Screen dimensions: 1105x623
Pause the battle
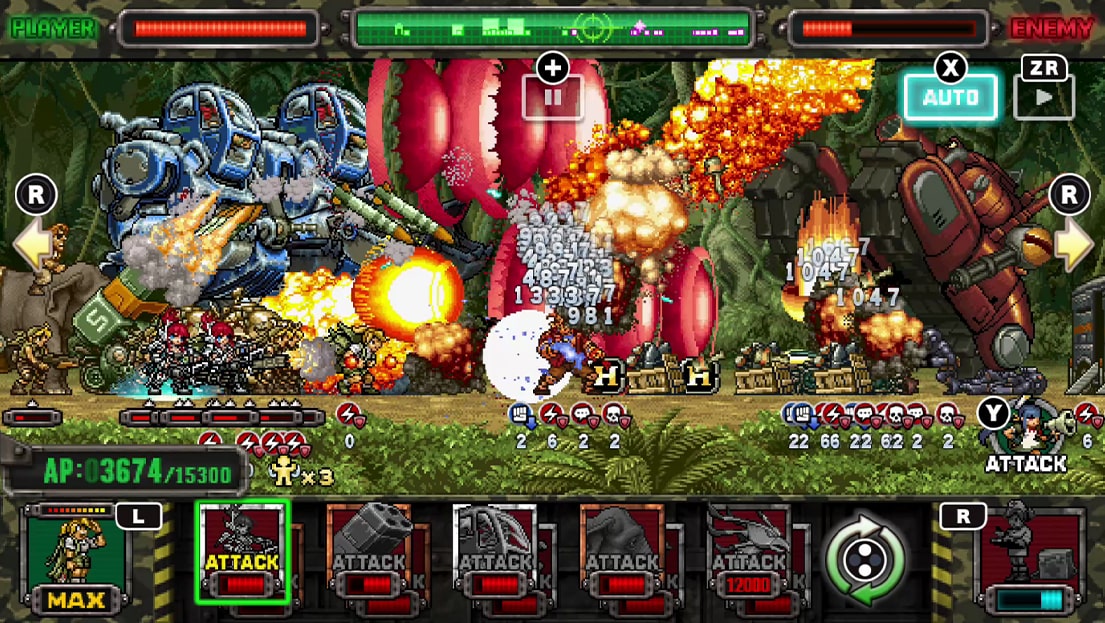point(552,98)
